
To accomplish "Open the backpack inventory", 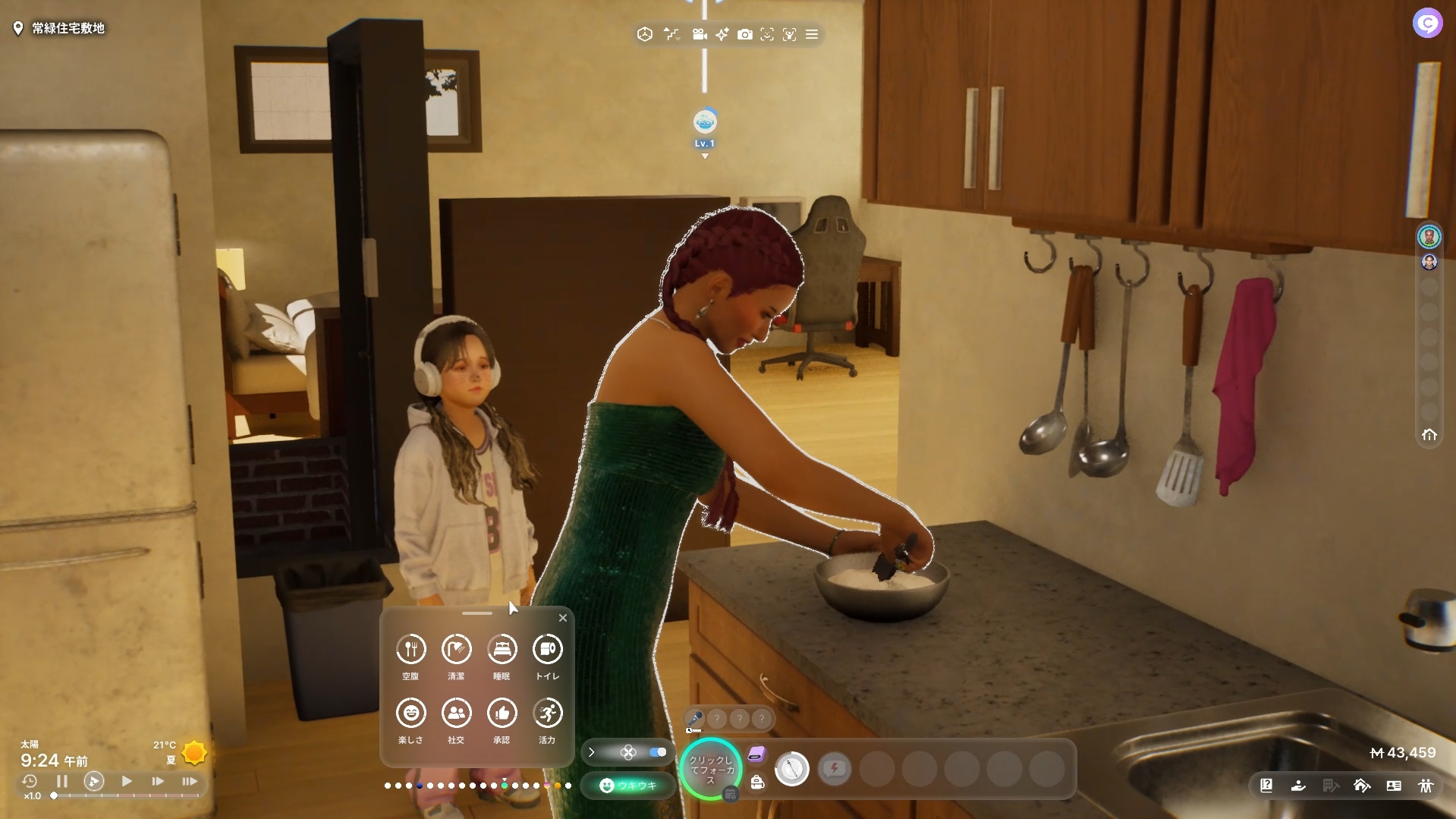I will click(757, 783).
